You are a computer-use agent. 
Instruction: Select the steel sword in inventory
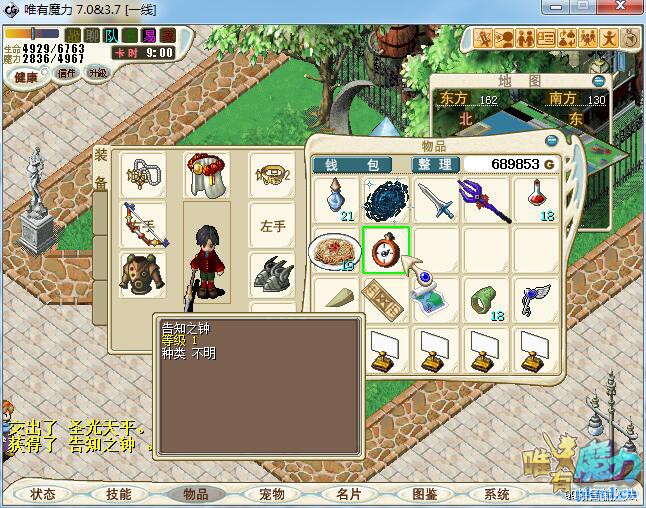tap(437, 200)
